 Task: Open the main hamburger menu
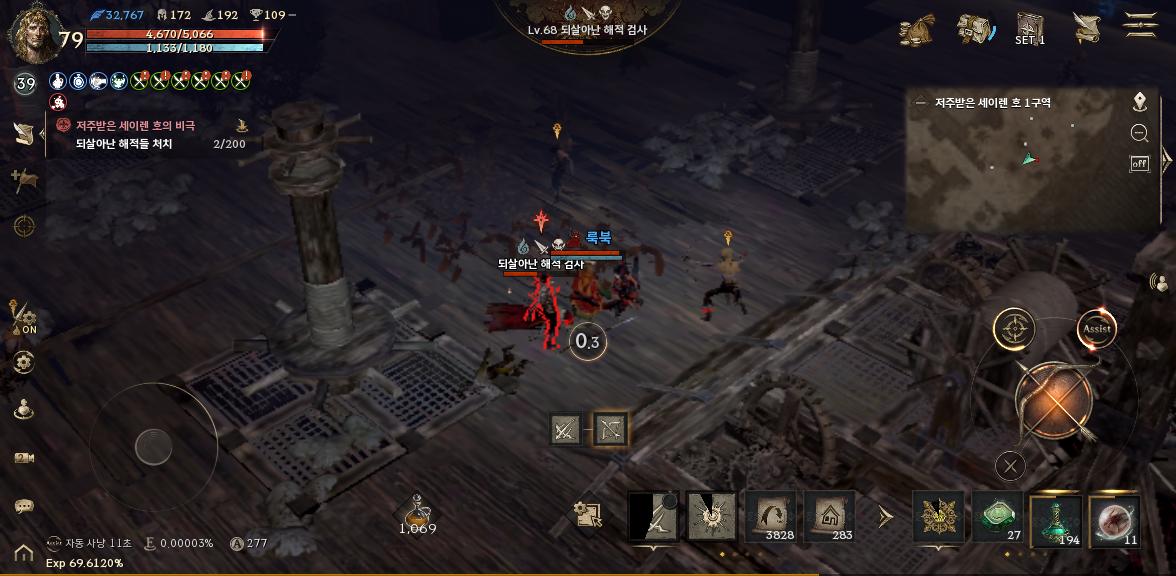(1140, 26)
